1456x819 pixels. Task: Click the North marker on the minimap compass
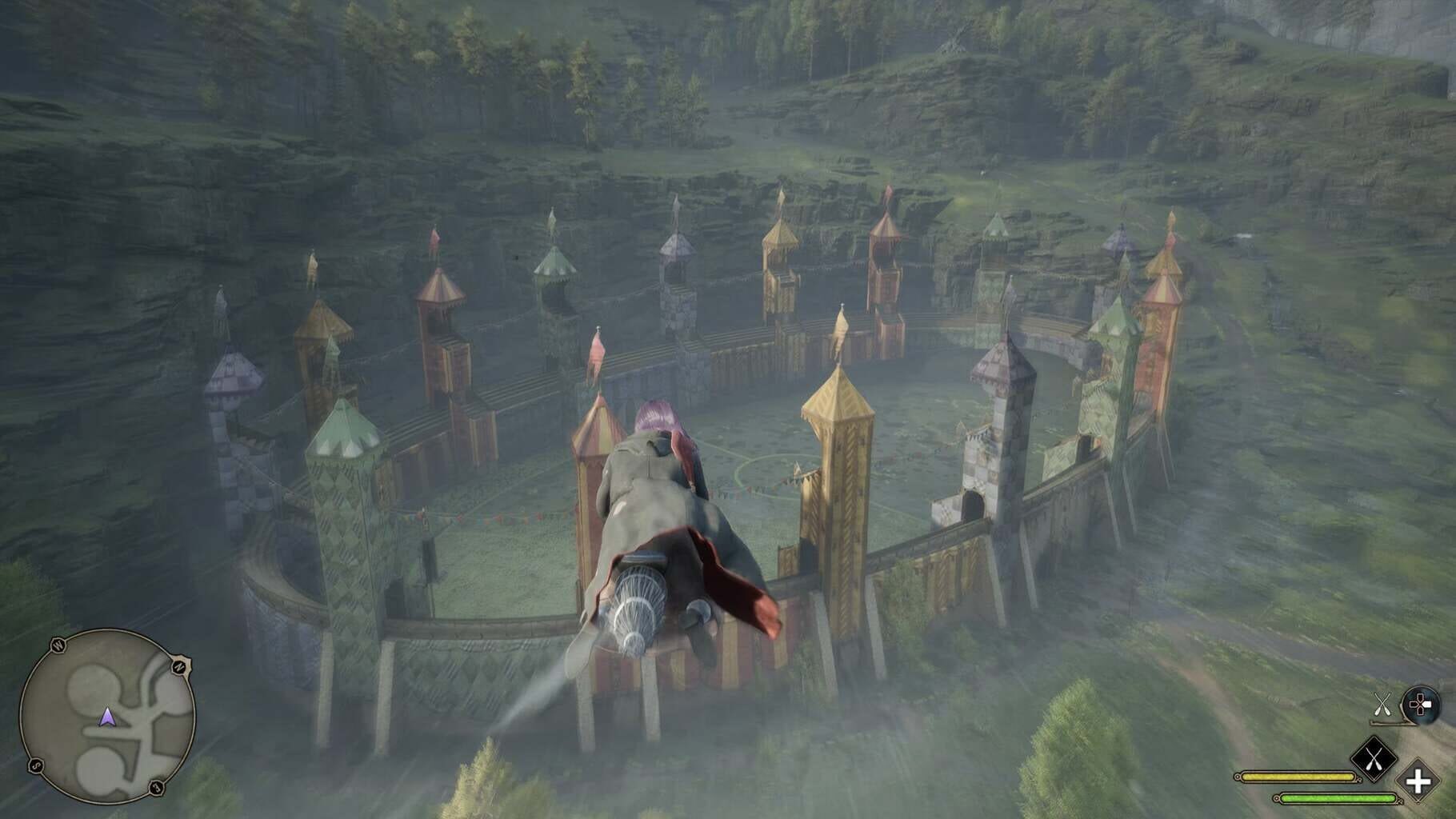pos(181,666)
